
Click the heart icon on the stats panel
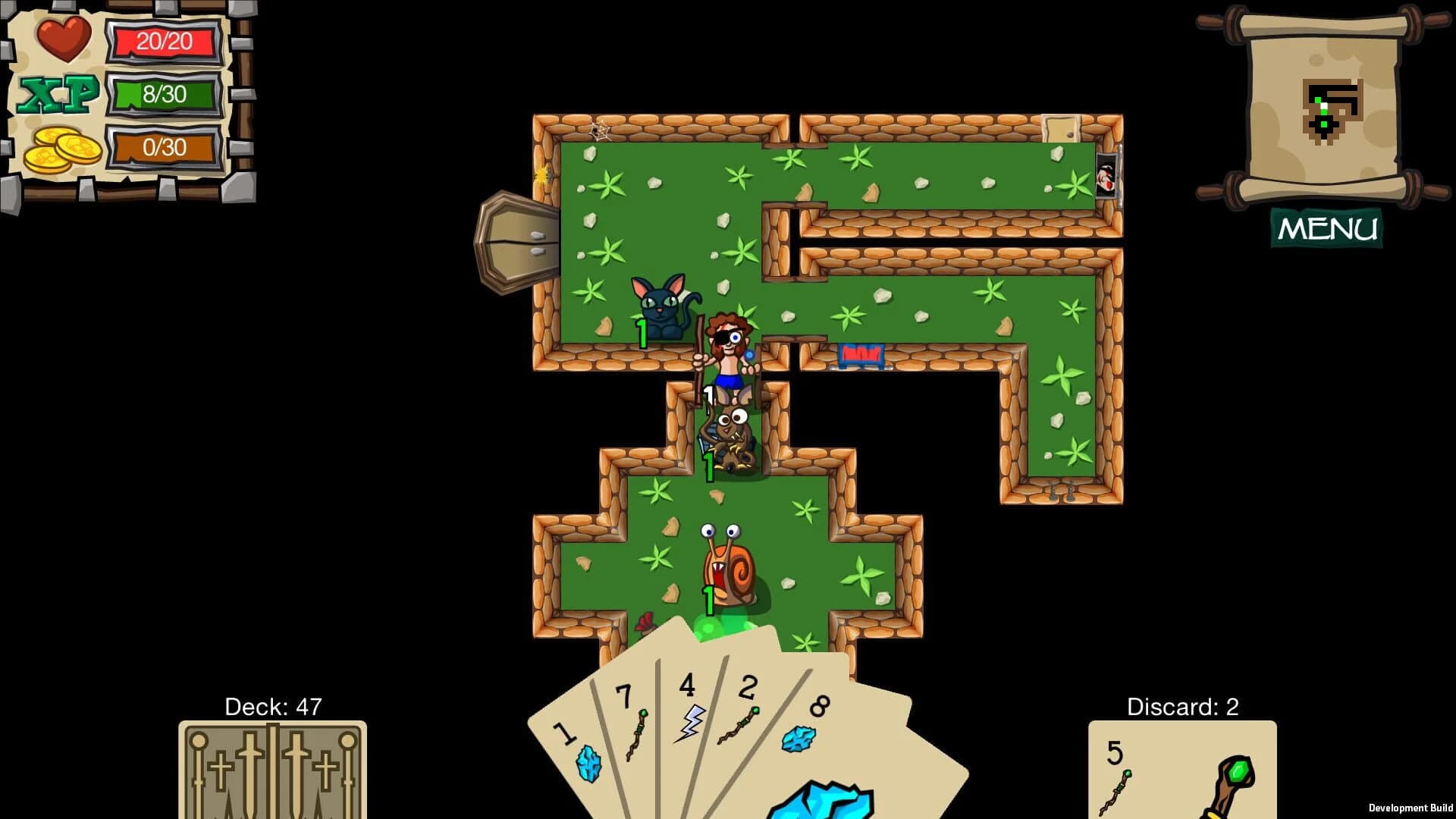coord(64,38)
